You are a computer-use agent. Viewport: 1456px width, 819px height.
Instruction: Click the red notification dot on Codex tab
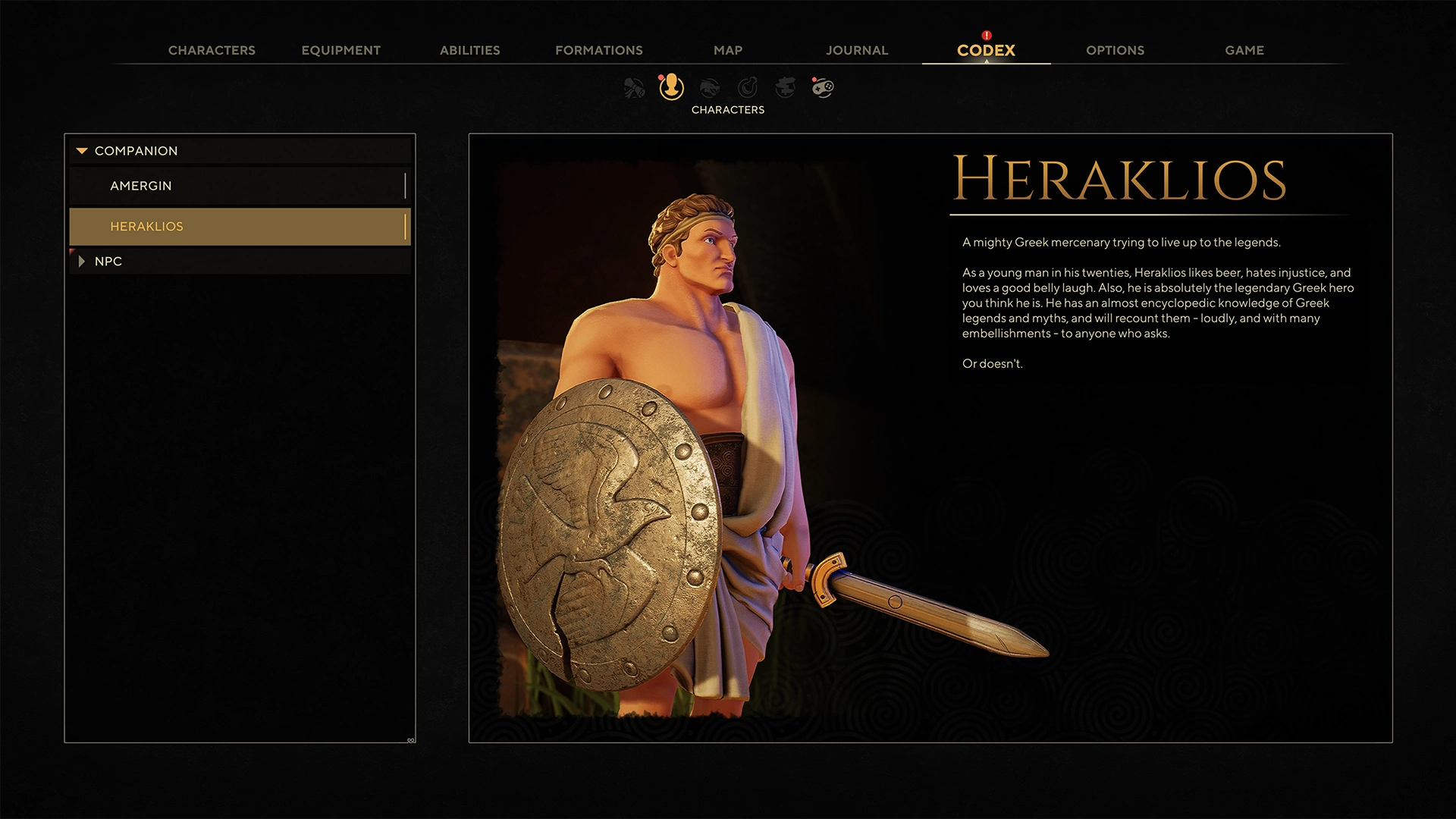(986, 34)
